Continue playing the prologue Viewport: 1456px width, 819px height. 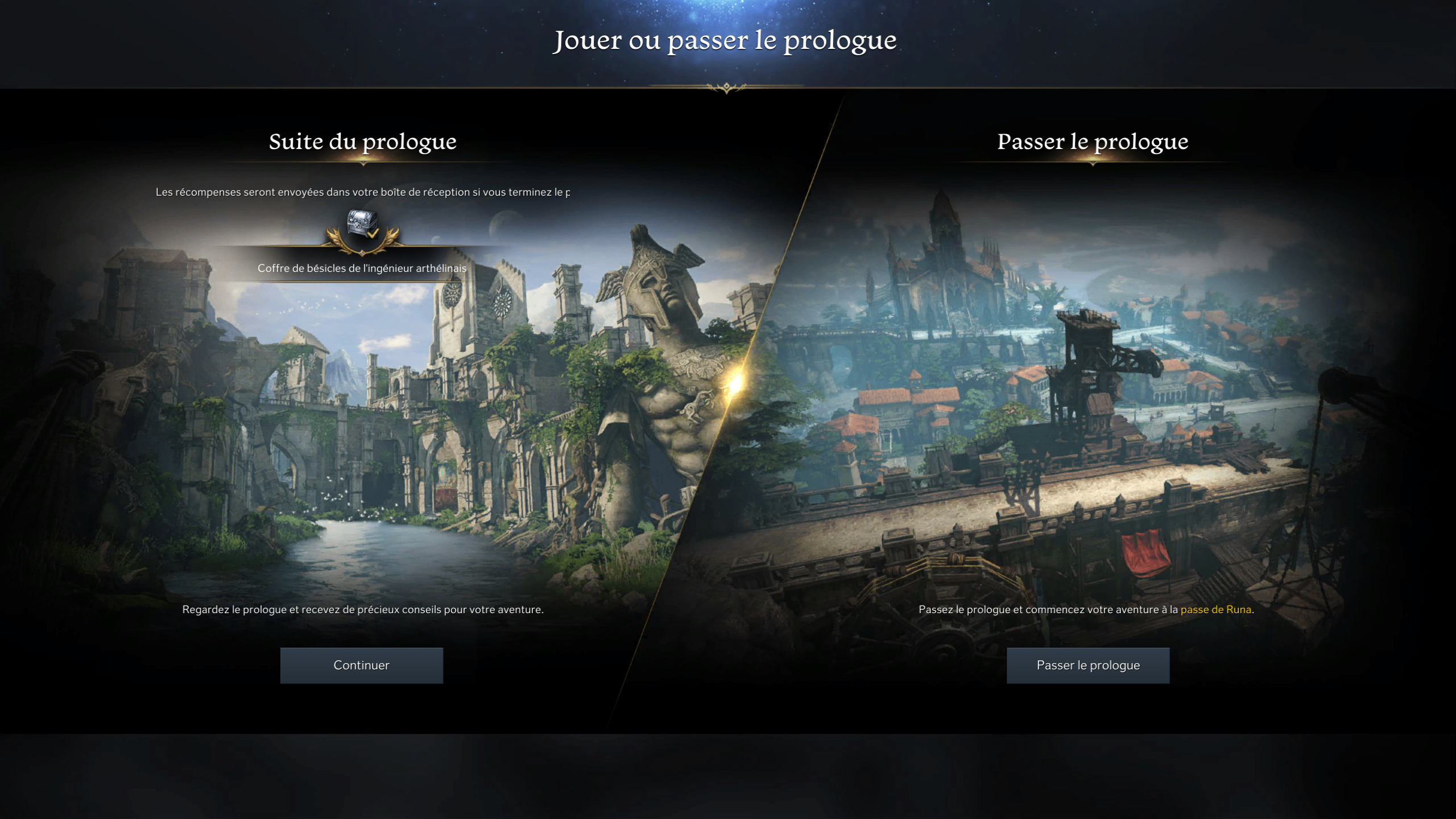click(x=361, y=665)
